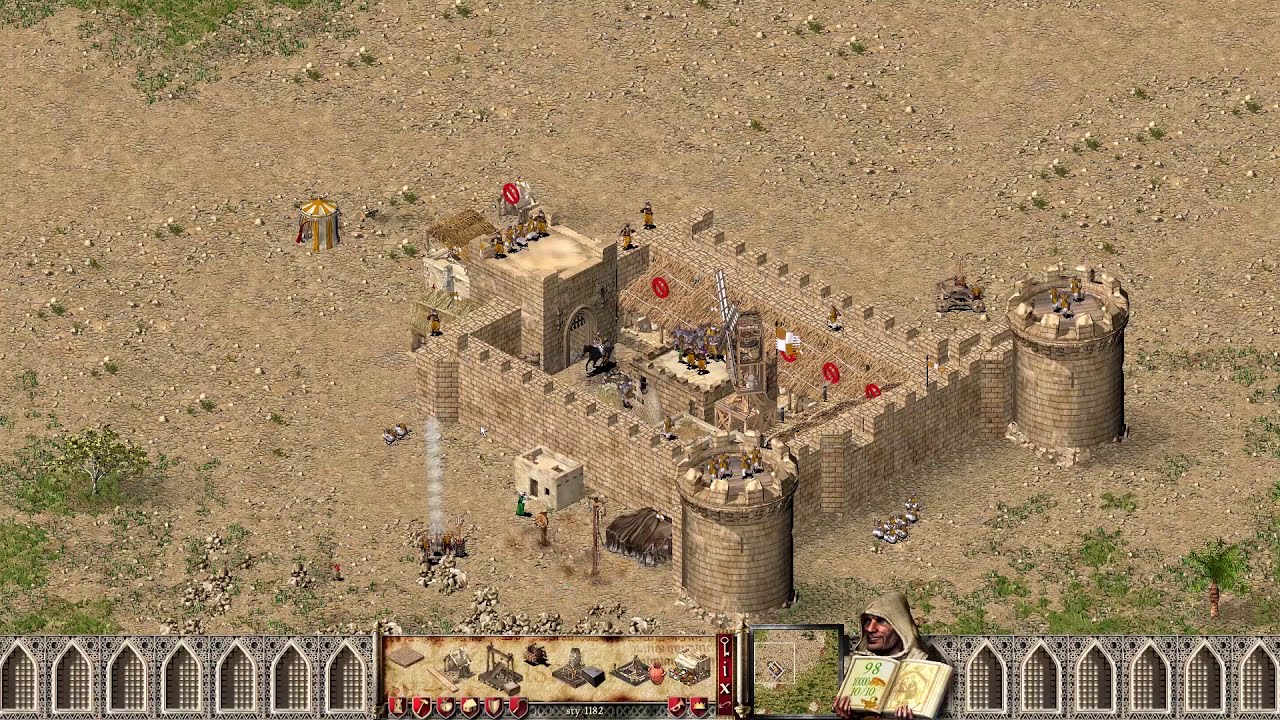Click the horn shield button
The height and width of the screenshot is (720, 1280).
tap(678, 708)
